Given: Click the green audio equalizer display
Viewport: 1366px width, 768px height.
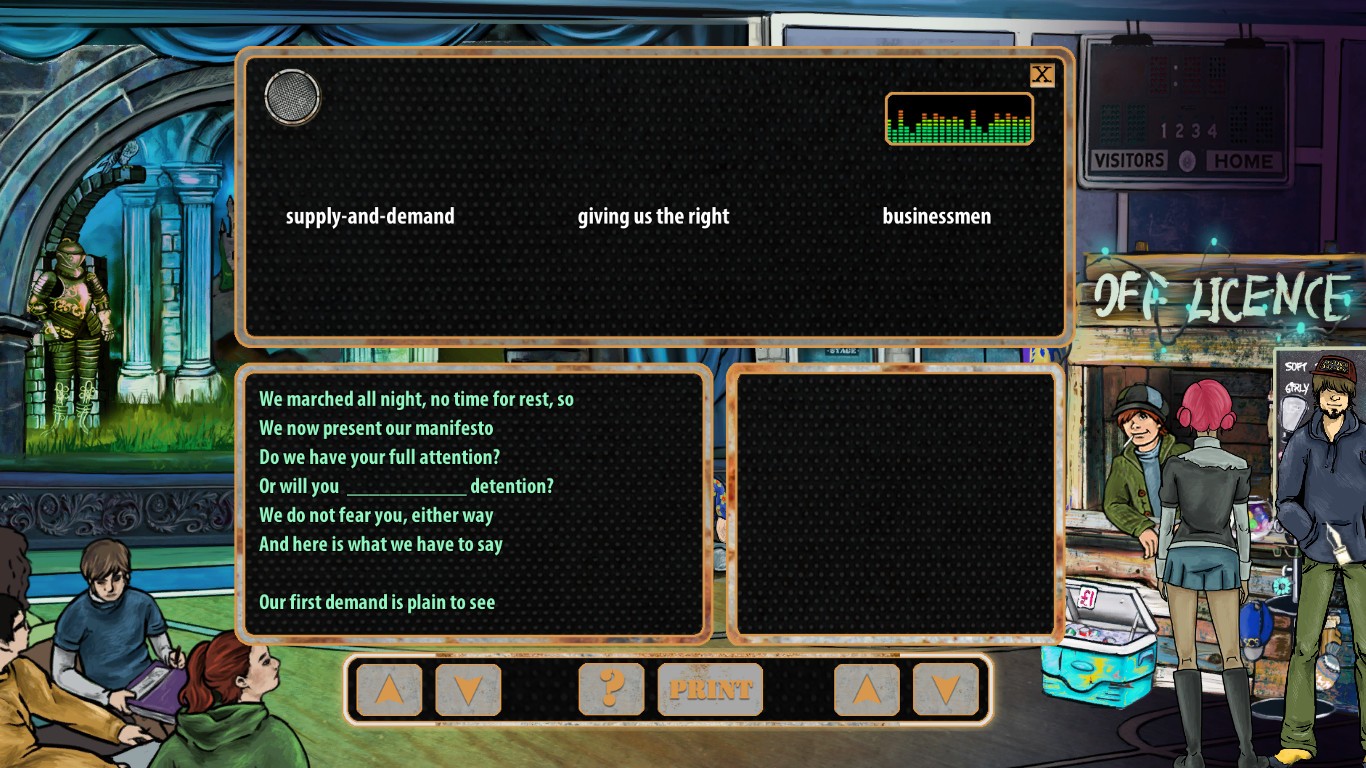Looking at the screenshot, I should coord(959,119).
